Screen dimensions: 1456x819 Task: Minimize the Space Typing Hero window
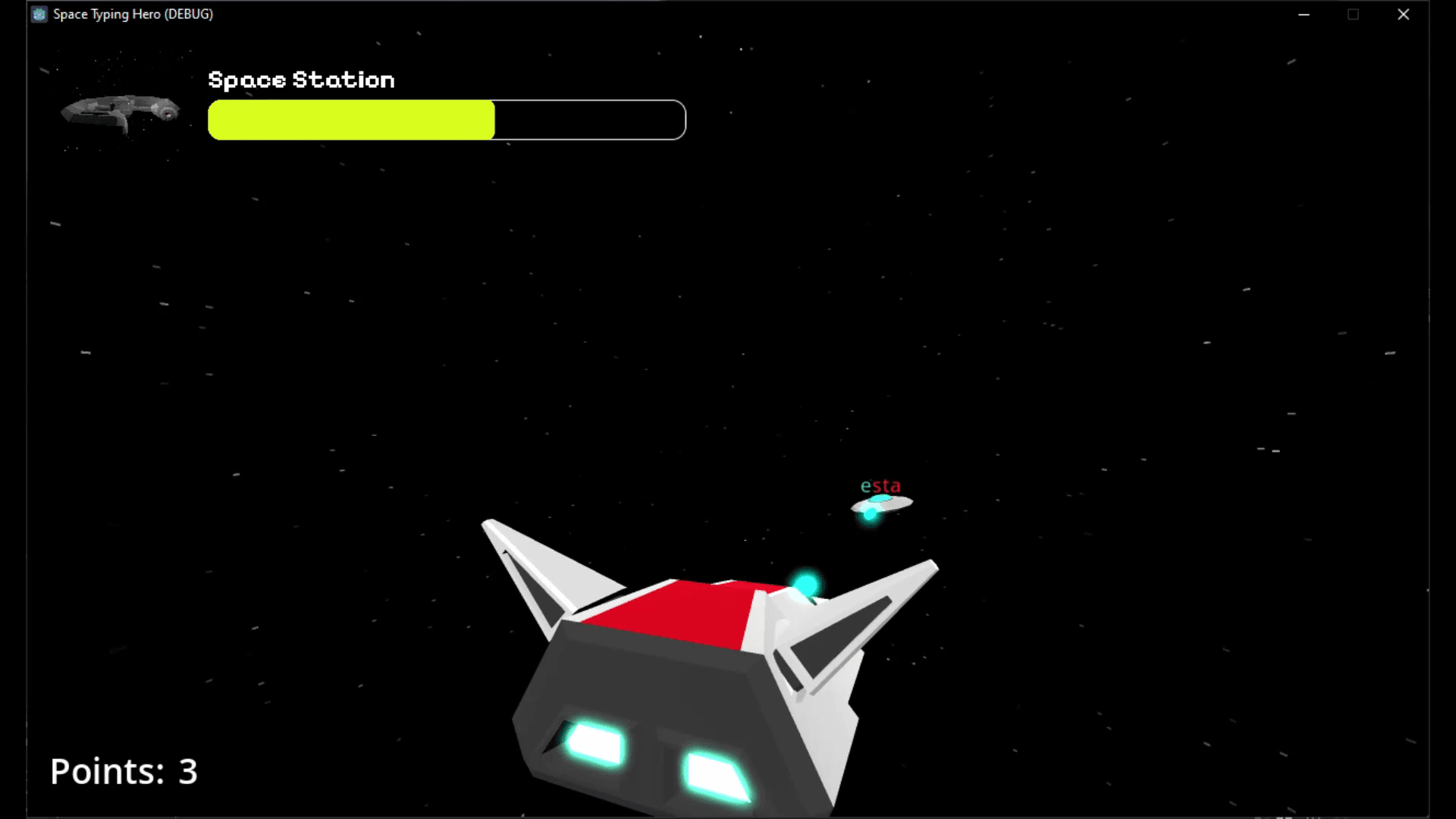pyautogui.click(x=1304, y=14)
